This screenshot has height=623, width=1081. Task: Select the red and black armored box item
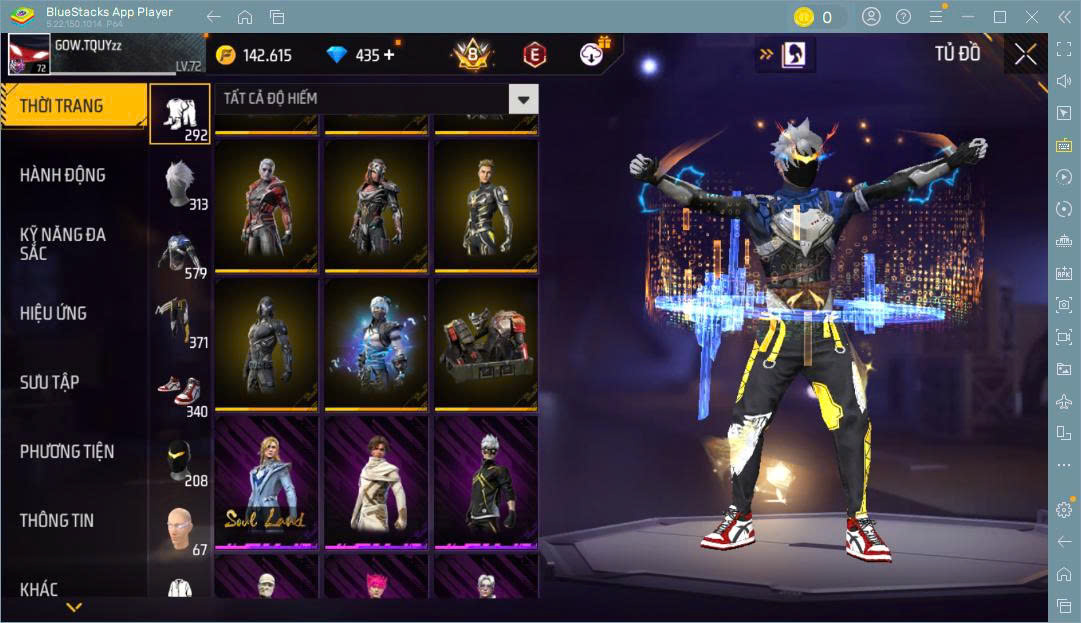[x=485, y=343]
